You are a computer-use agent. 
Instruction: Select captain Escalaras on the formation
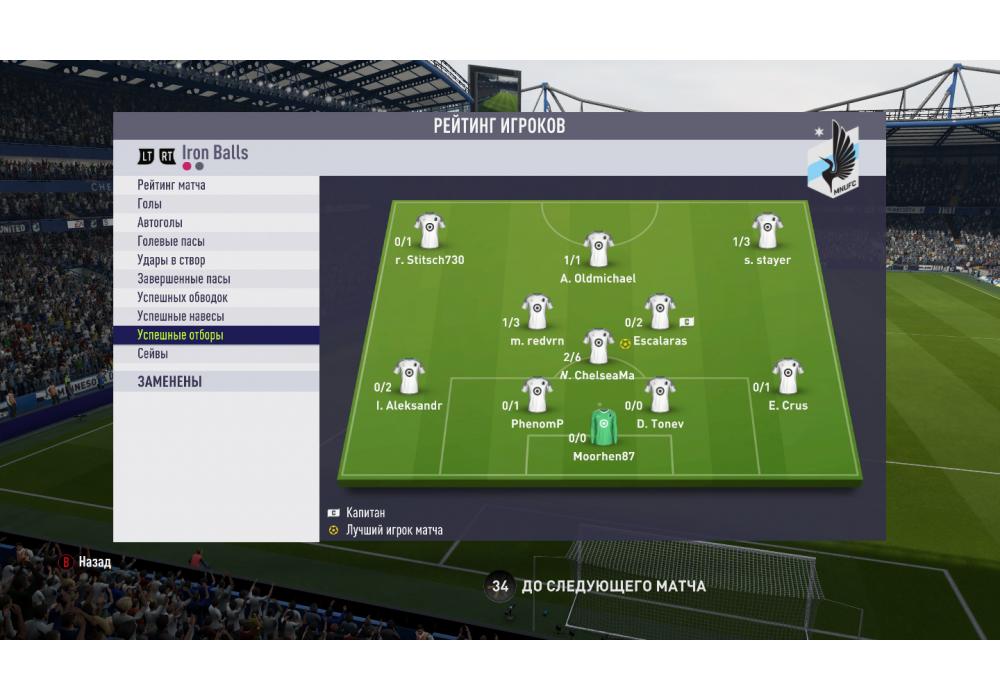point(659,312)
